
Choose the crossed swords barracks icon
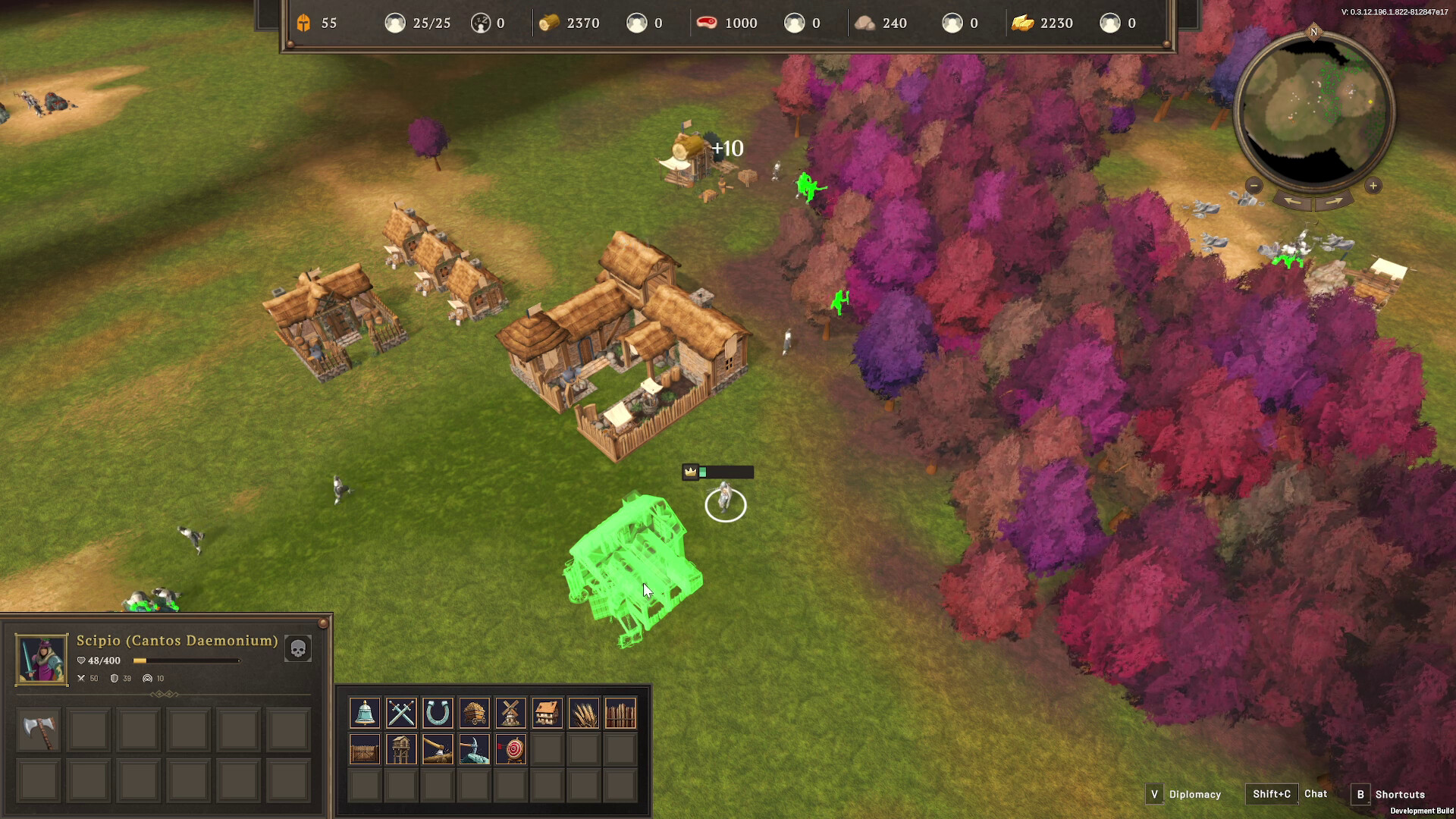point(401,713)
